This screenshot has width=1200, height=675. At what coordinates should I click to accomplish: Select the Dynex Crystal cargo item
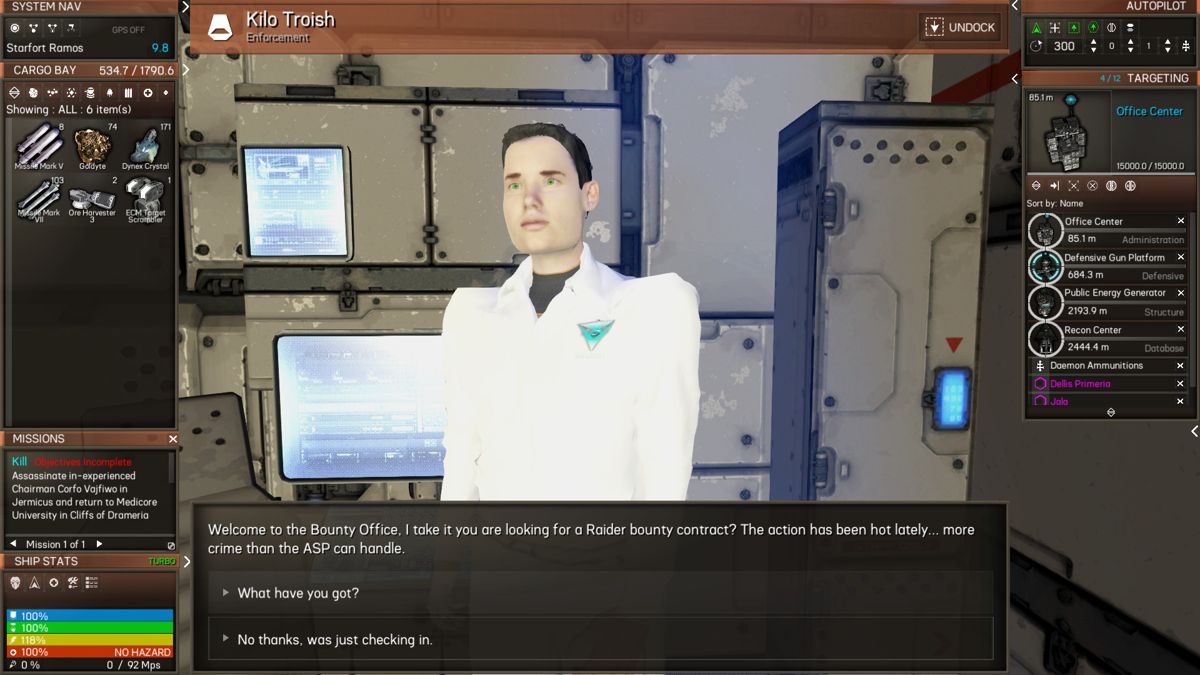(146, 148)
